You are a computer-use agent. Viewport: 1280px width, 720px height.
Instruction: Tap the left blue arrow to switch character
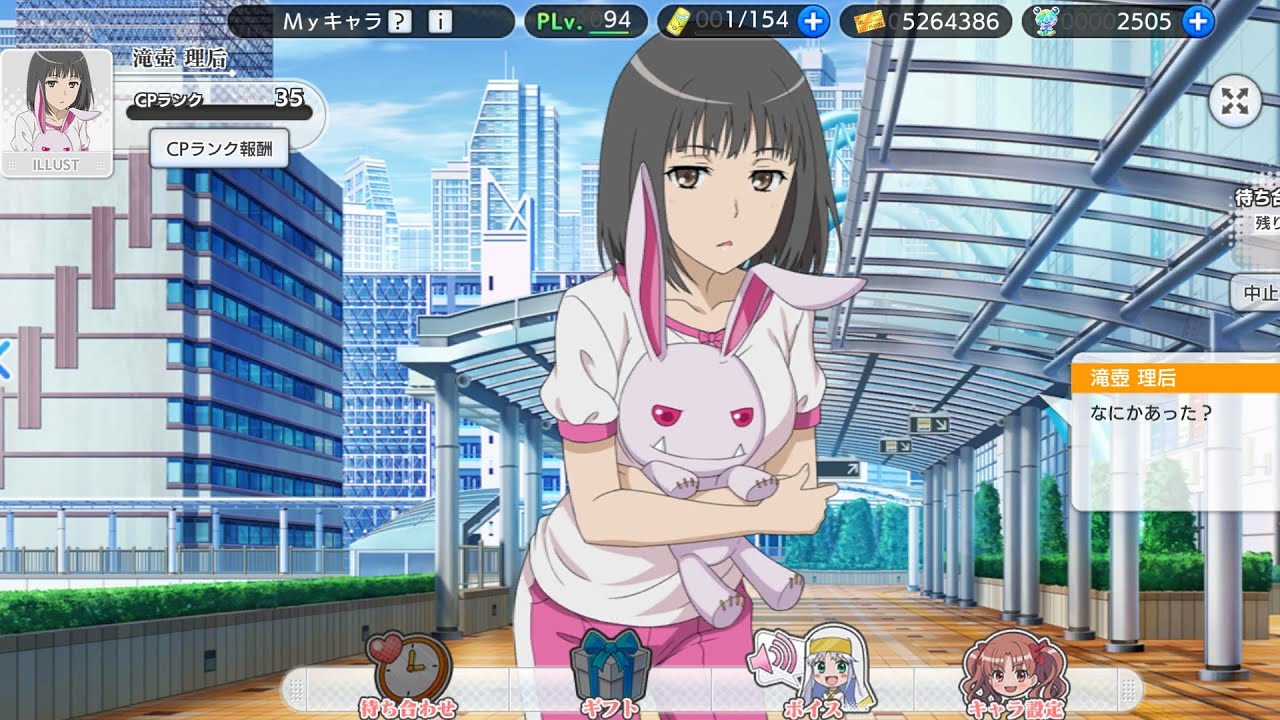tap(4, 360)
